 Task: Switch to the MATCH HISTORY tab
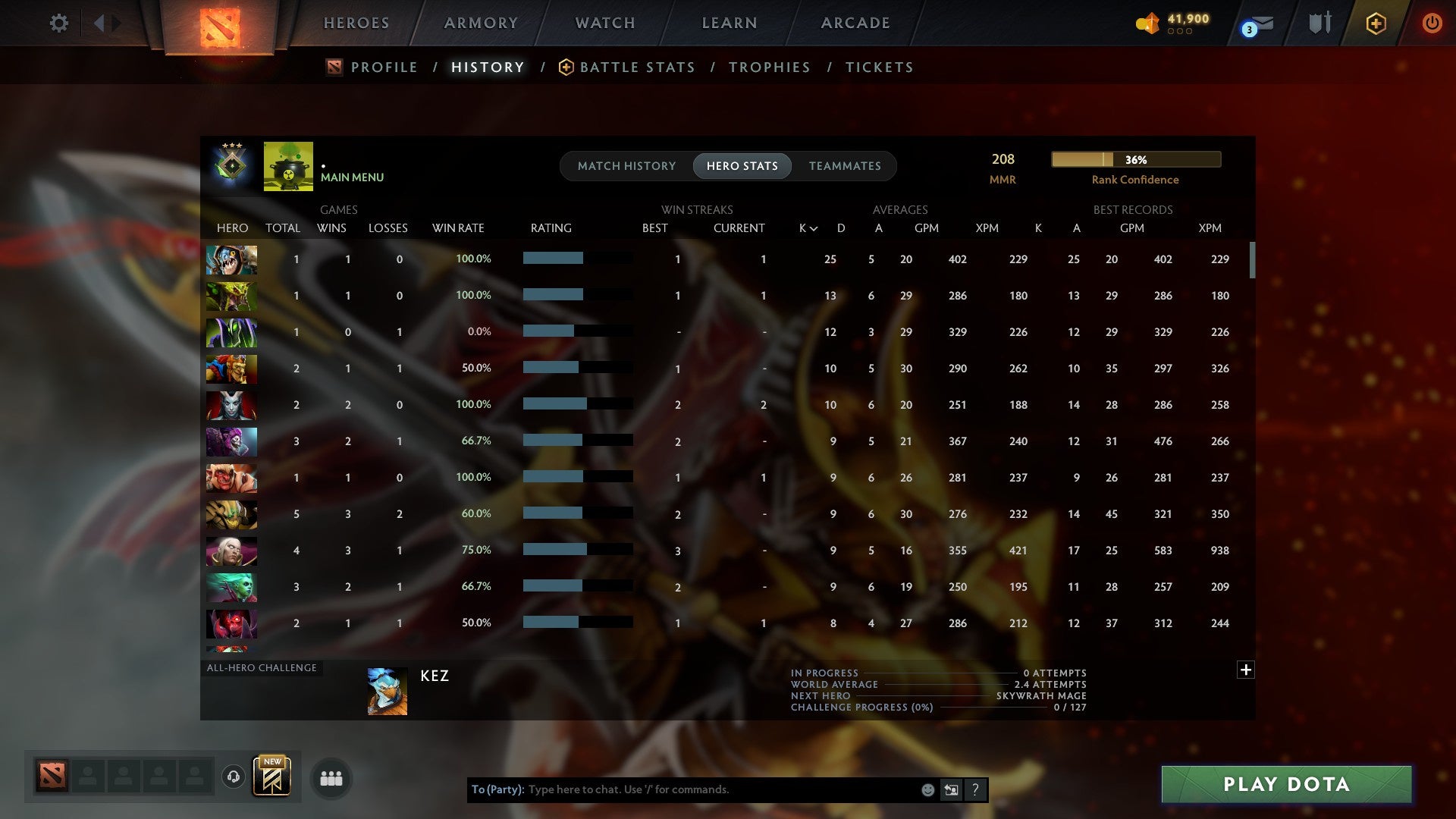coord(626,165)
